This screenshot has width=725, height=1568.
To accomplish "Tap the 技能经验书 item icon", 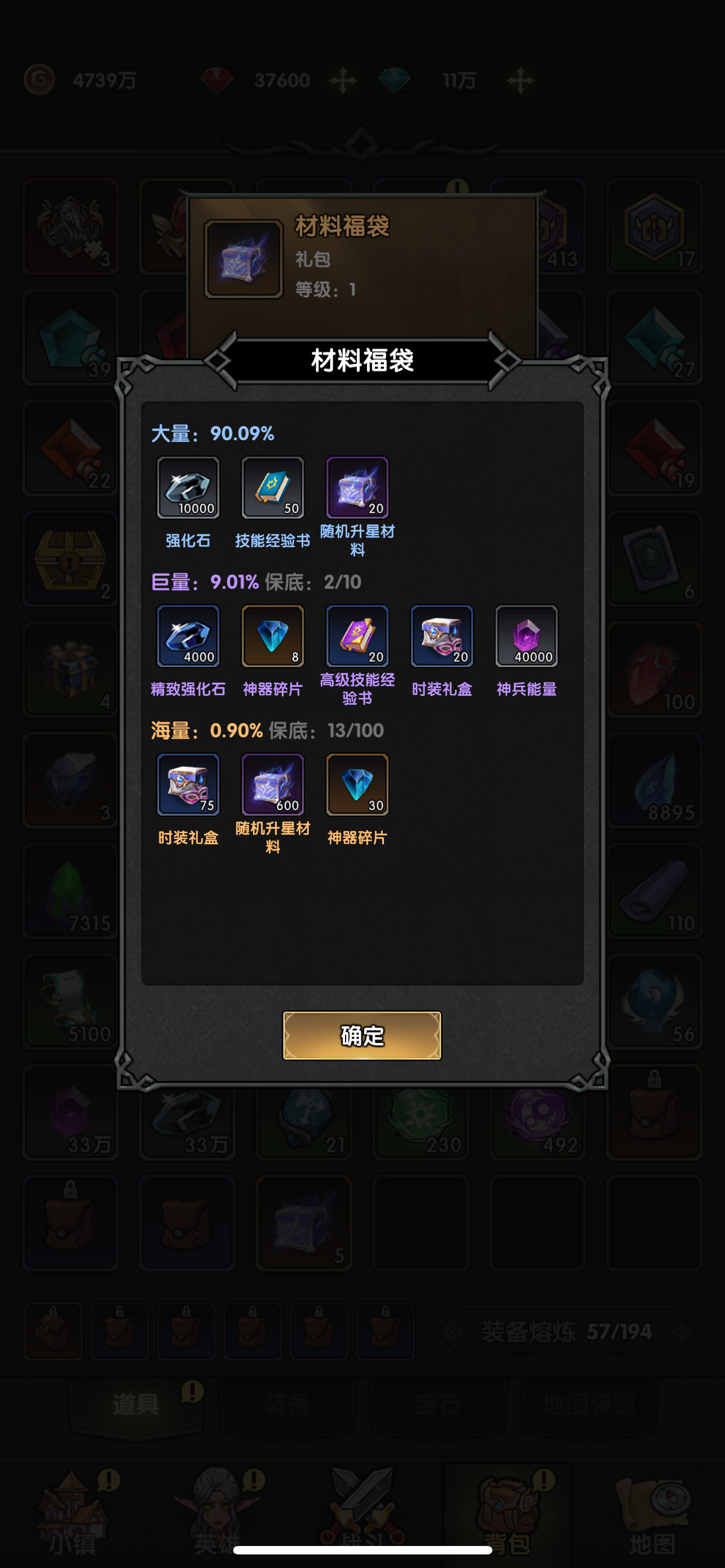I will click(x=273, y=488).
